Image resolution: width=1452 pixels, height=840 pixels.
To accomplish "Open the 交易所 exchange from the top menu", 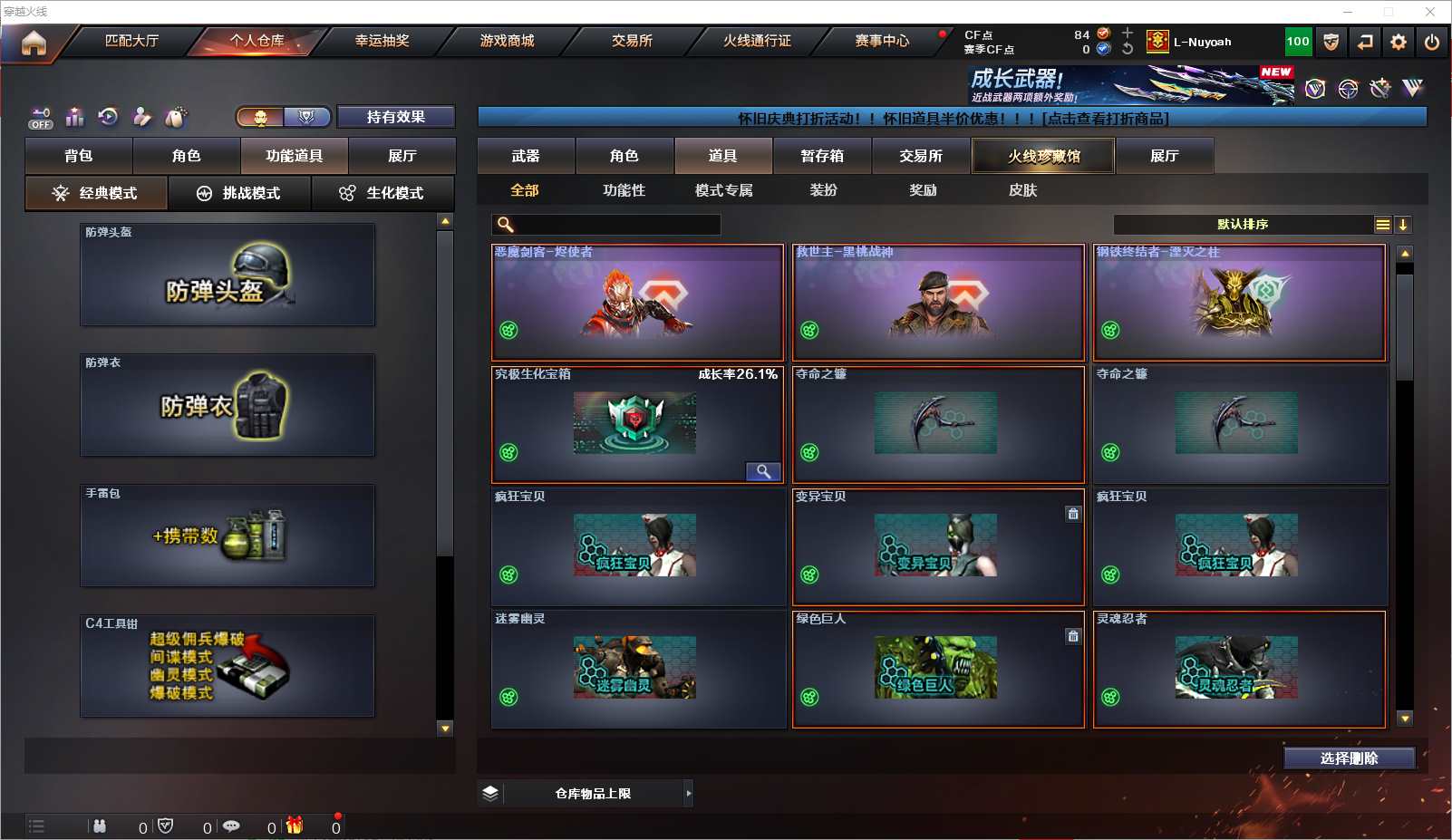I will click(632, 41).
